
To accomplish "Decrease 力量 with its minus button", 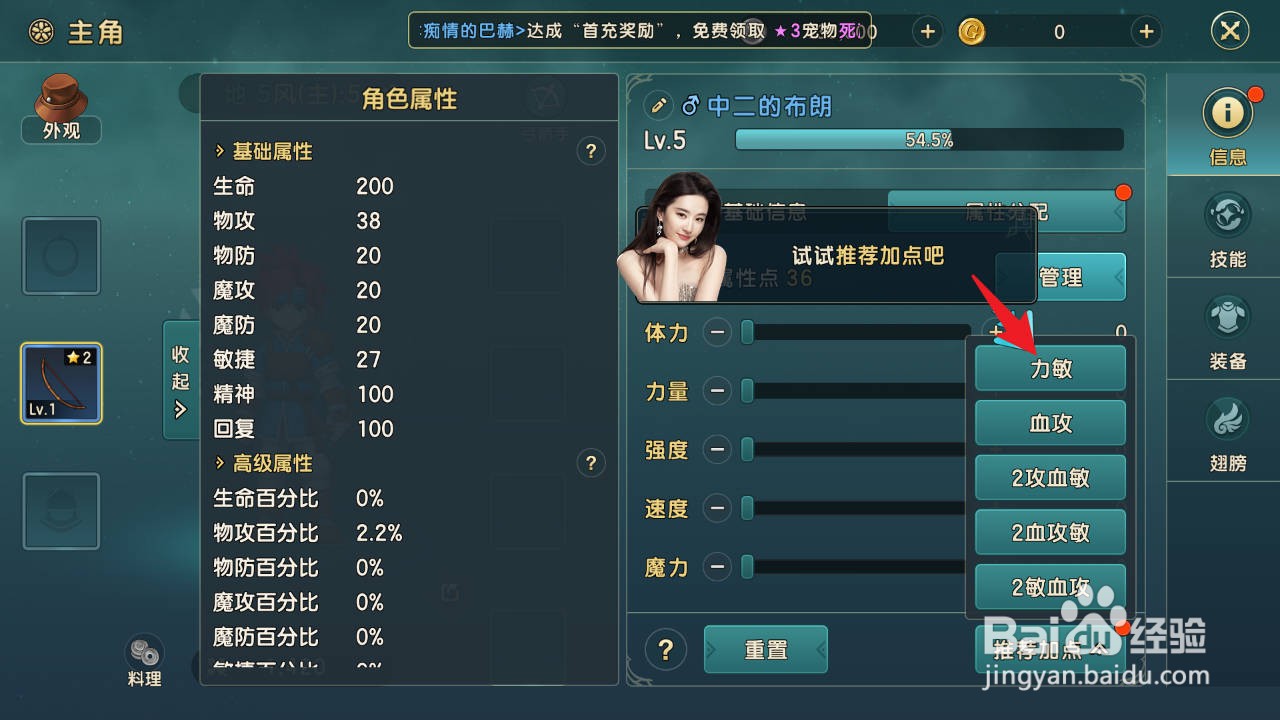I will click(719, 391).
